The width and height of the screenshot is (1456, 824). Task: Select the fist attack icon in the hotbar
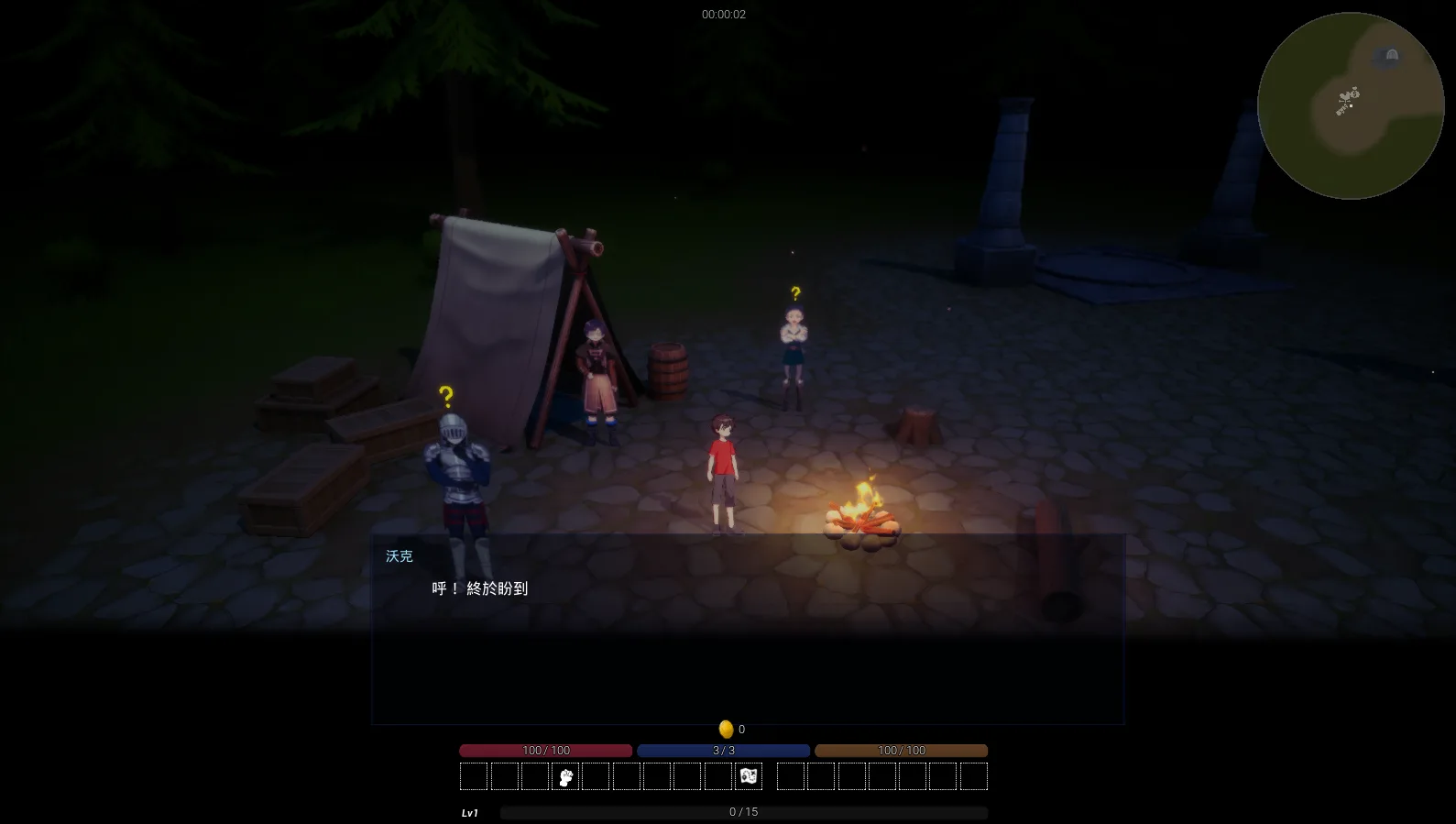(565, 775)
